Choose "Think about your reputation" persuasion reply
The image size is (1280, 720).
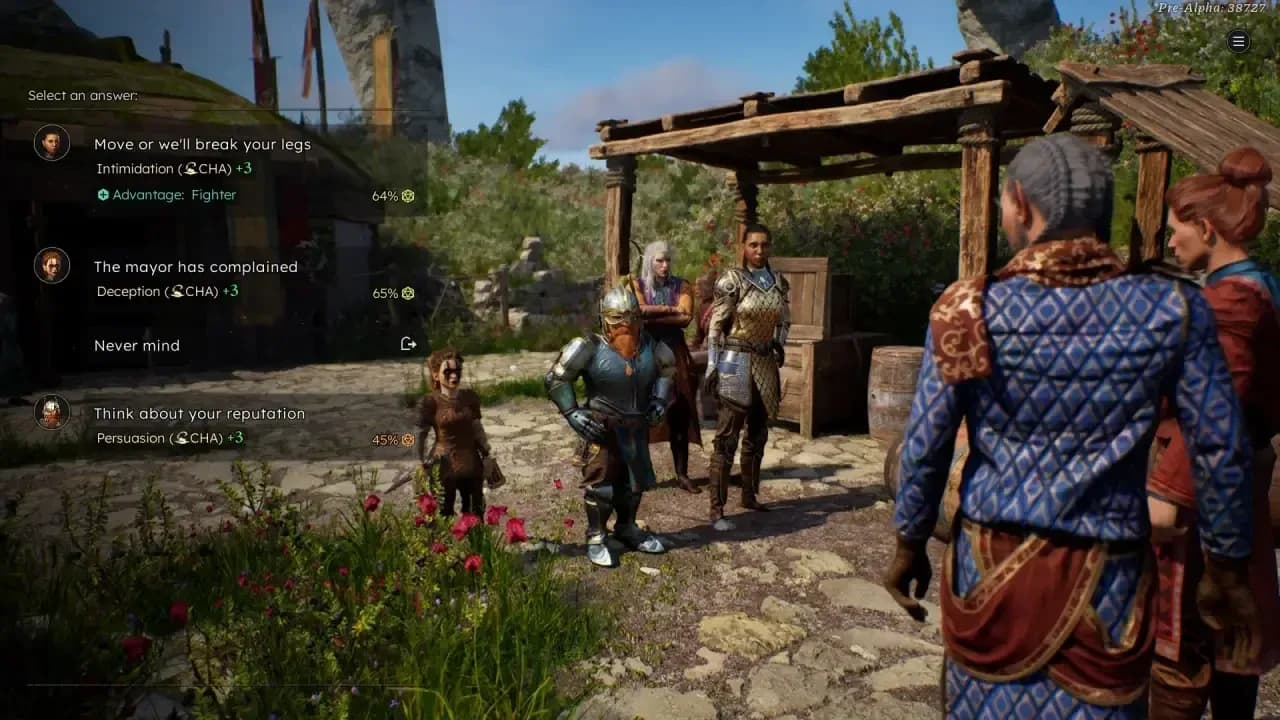[x=199, y=414]
